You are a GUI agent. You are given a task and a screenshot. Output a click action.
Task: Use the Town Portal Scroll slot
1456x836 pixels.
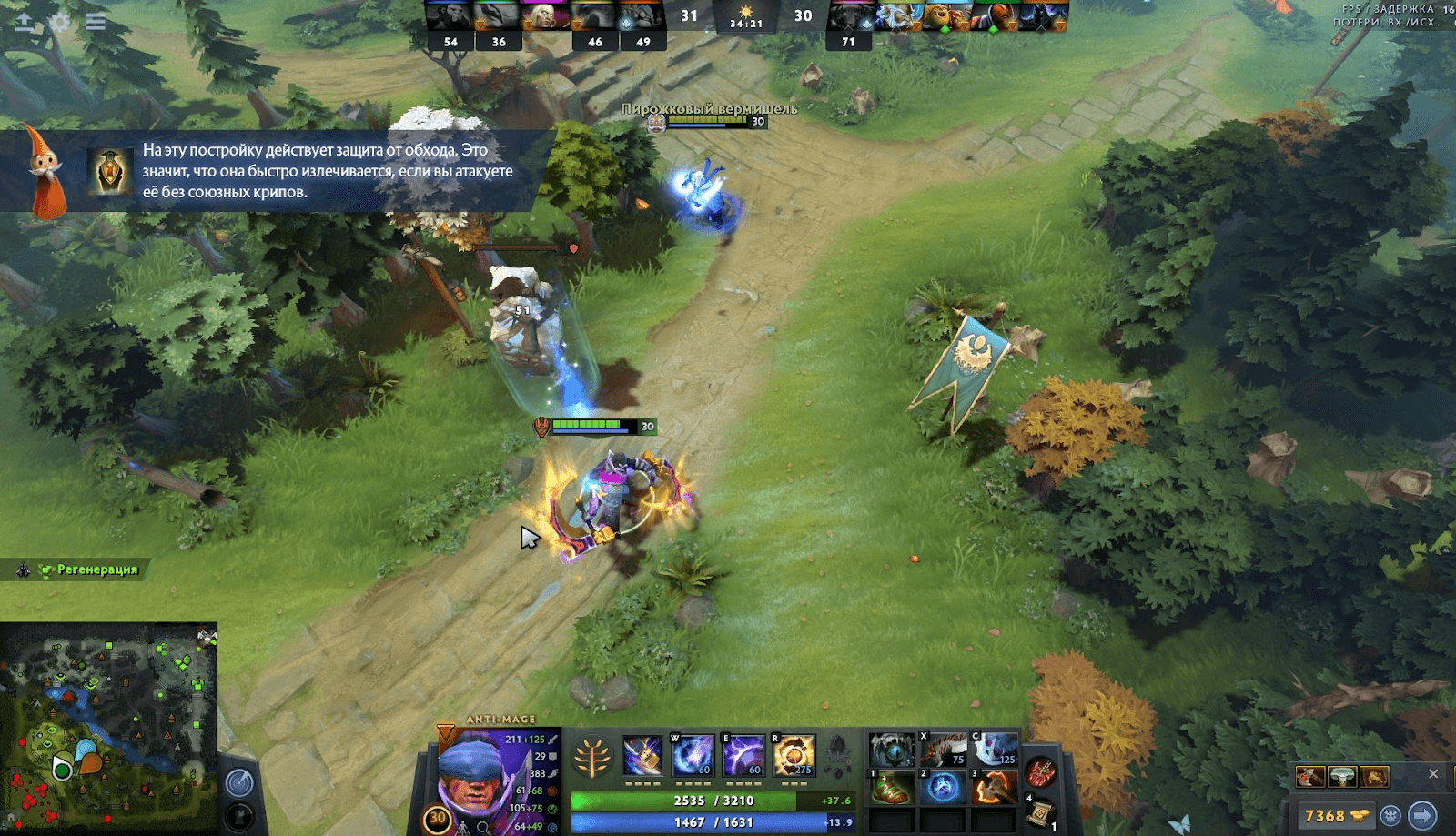pos(1041,813)
